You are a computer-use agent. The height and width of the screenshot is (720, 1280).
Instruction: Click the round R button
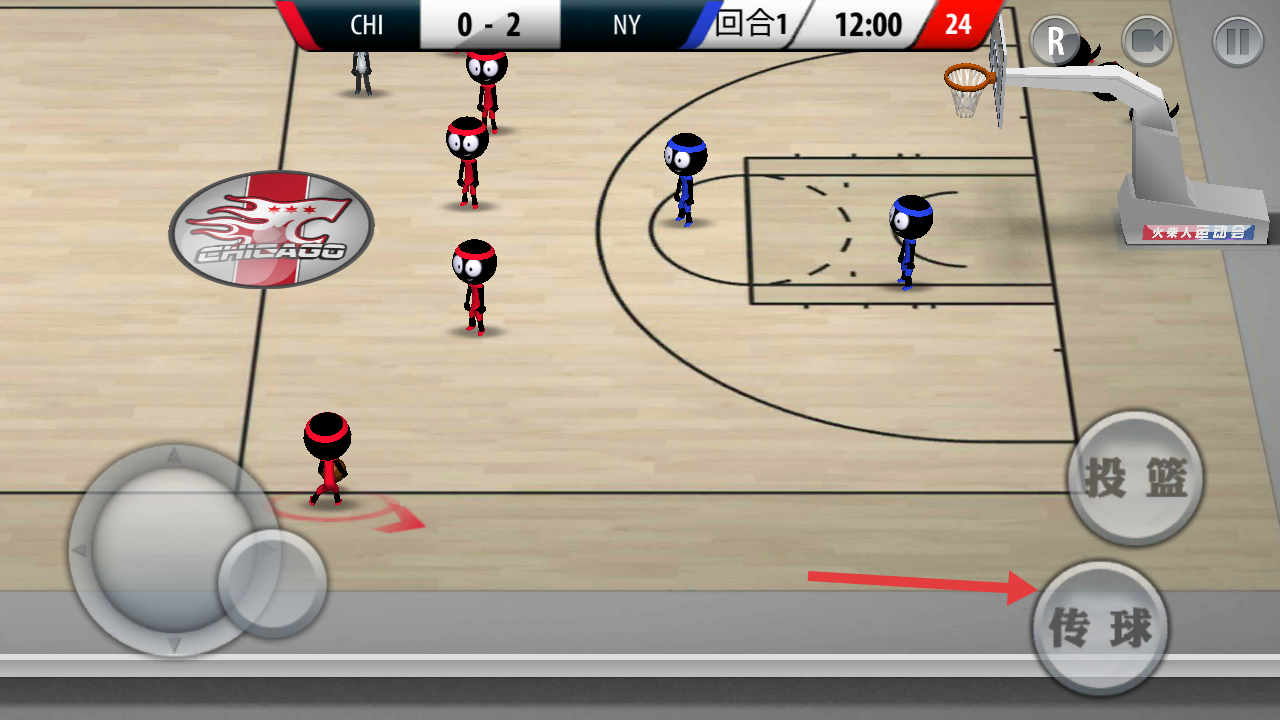click(1055, 42)
